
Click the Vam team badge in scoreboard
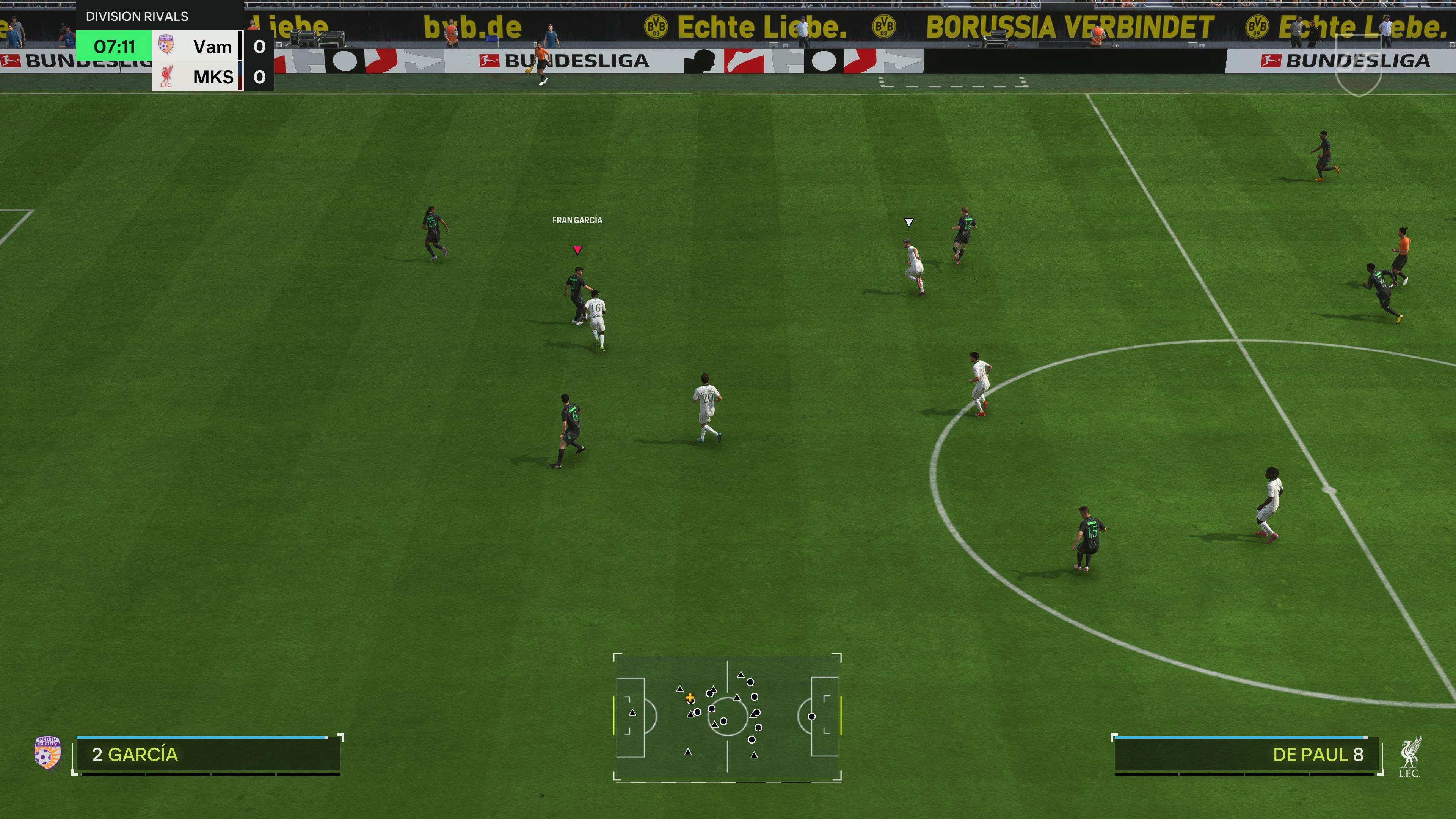coord(166,45)
